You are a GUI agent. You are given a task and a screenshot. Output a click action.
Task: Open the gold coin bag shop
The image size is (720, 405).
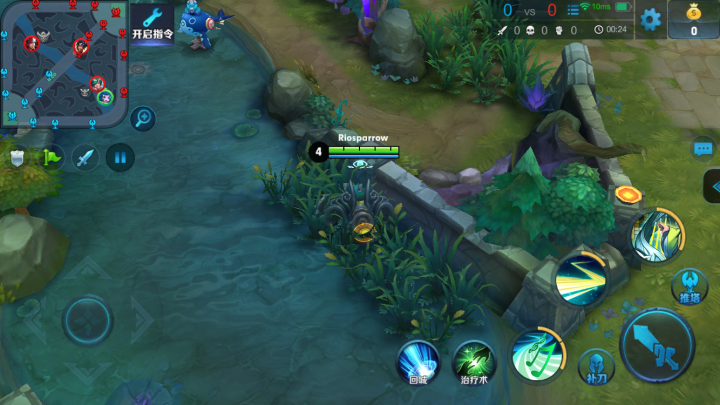(x=696, y=20)
